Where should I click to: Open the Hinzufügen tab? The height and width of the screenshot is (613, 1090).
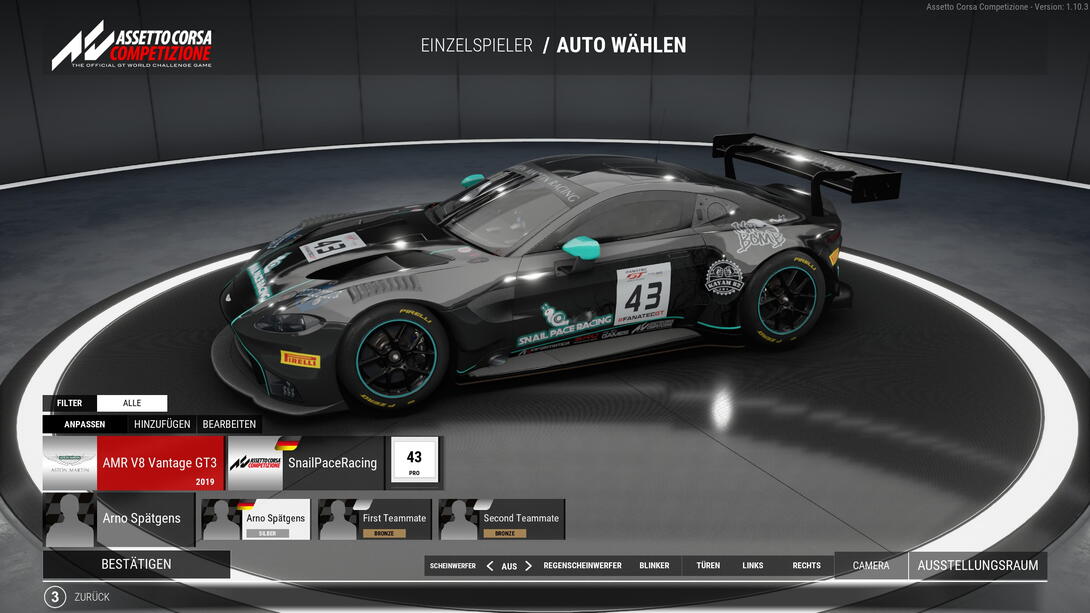pos(162,424)
